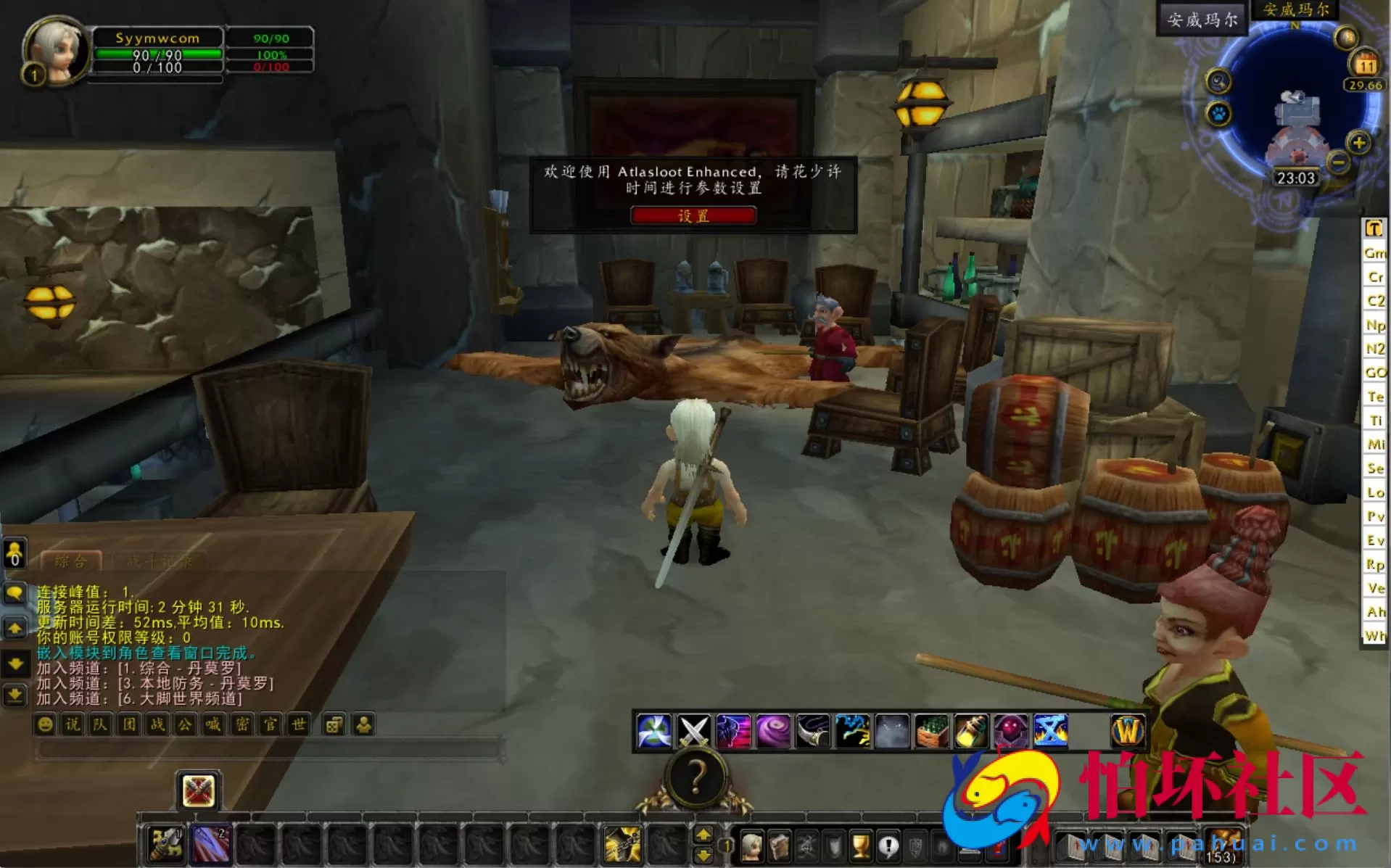Click the 说 say chat channel button
The image size is (1391, 868).
tap(72, 725)
